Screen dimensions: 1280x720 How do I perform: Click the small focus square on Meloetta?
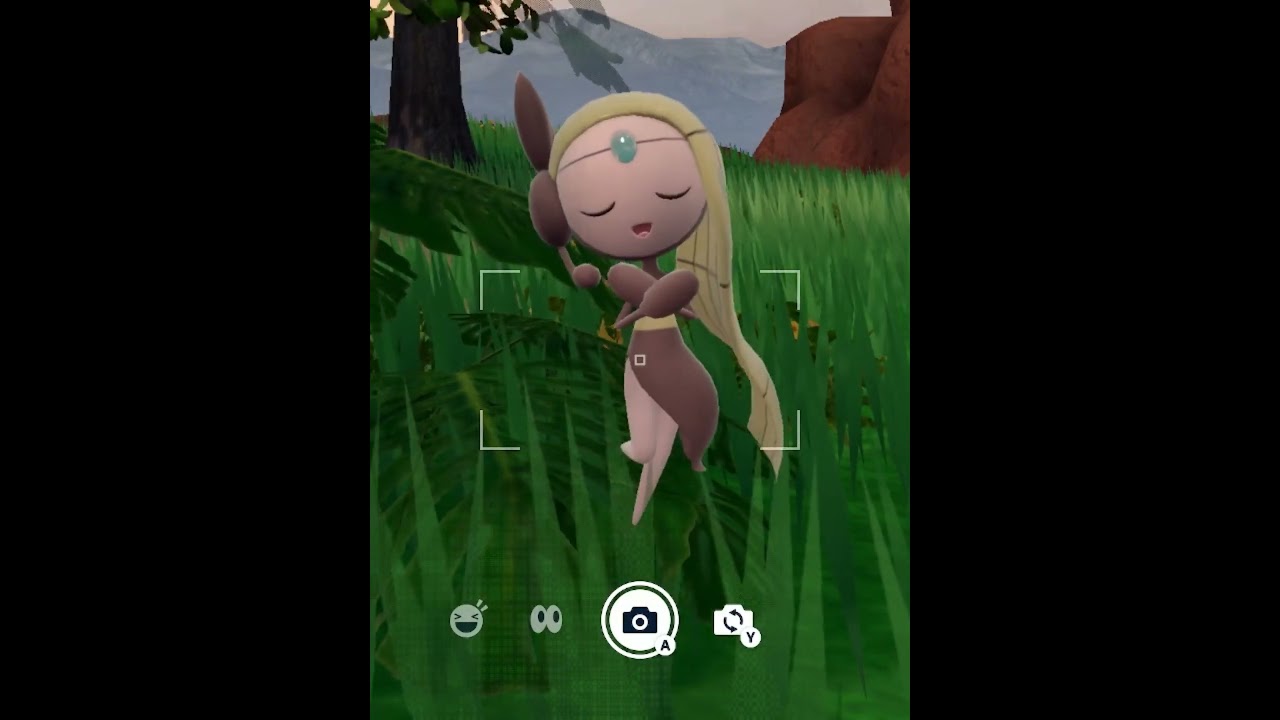point(639,357)
